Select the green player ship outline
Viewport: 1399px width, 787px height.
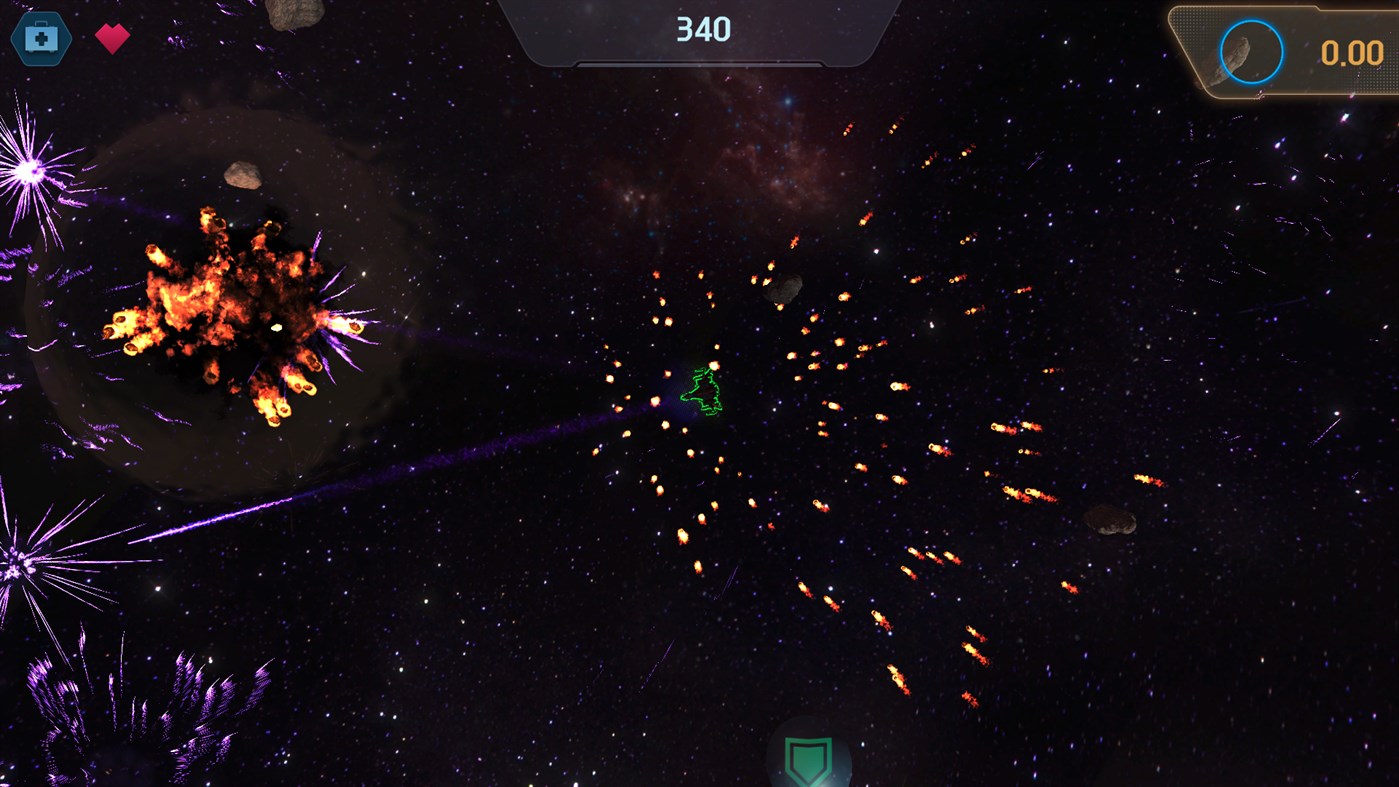coord(703,392)
